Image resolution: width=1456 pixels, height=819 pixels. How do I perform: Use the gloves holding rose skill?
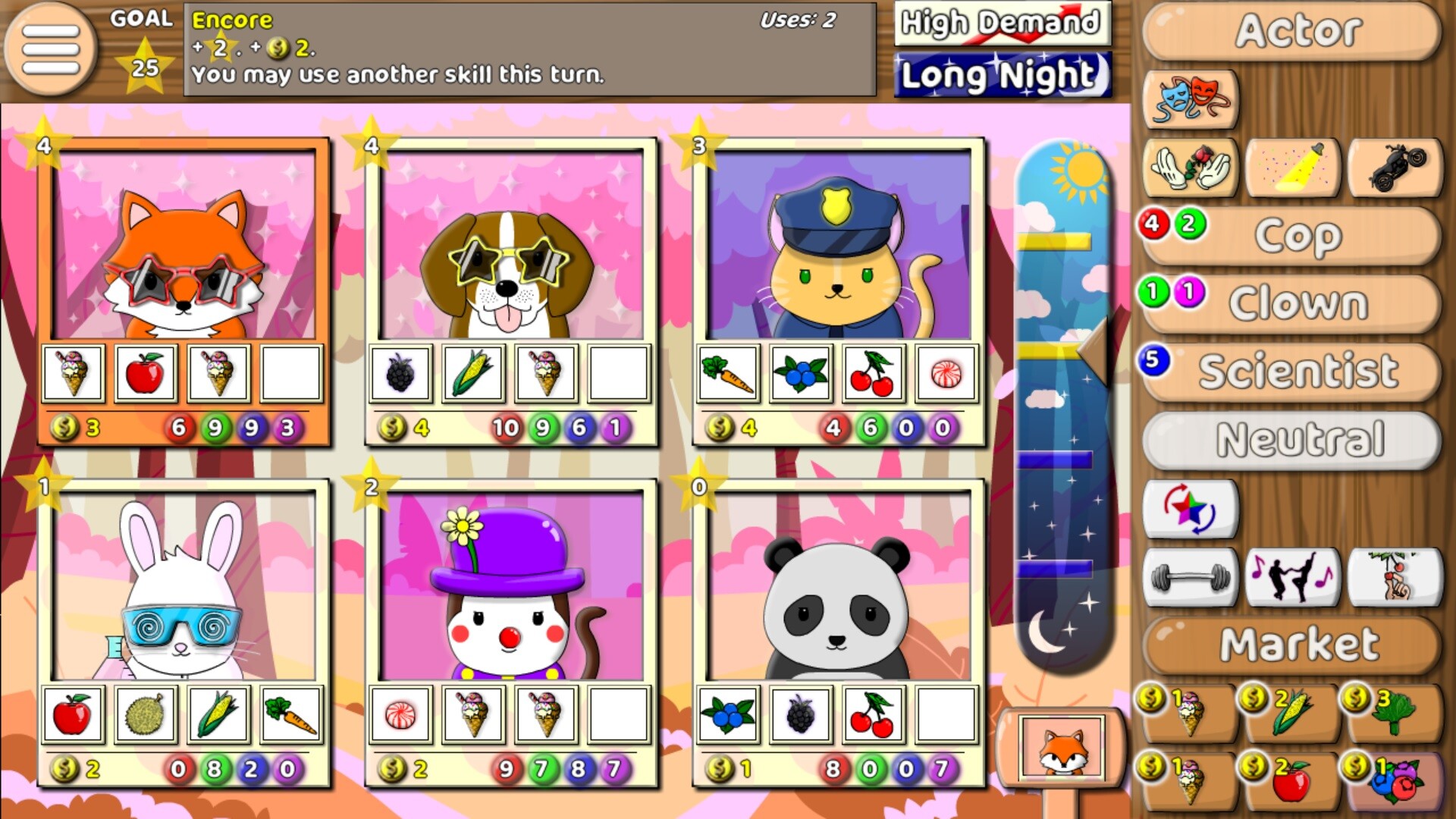[1191, 168]
